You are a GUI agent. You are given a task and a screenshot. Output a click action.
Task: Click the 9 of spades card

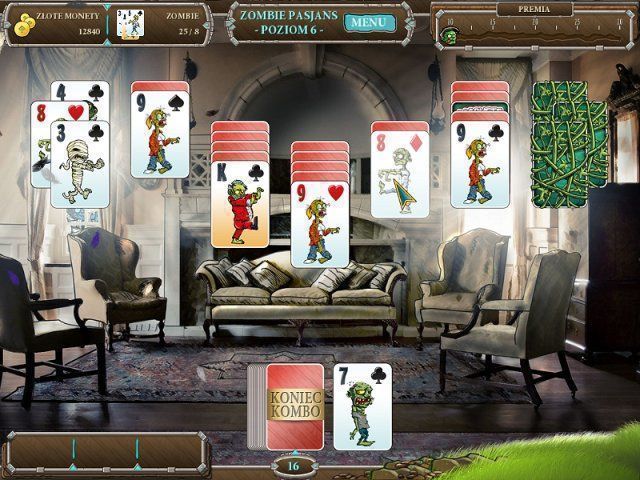click(x=160, y=135)
